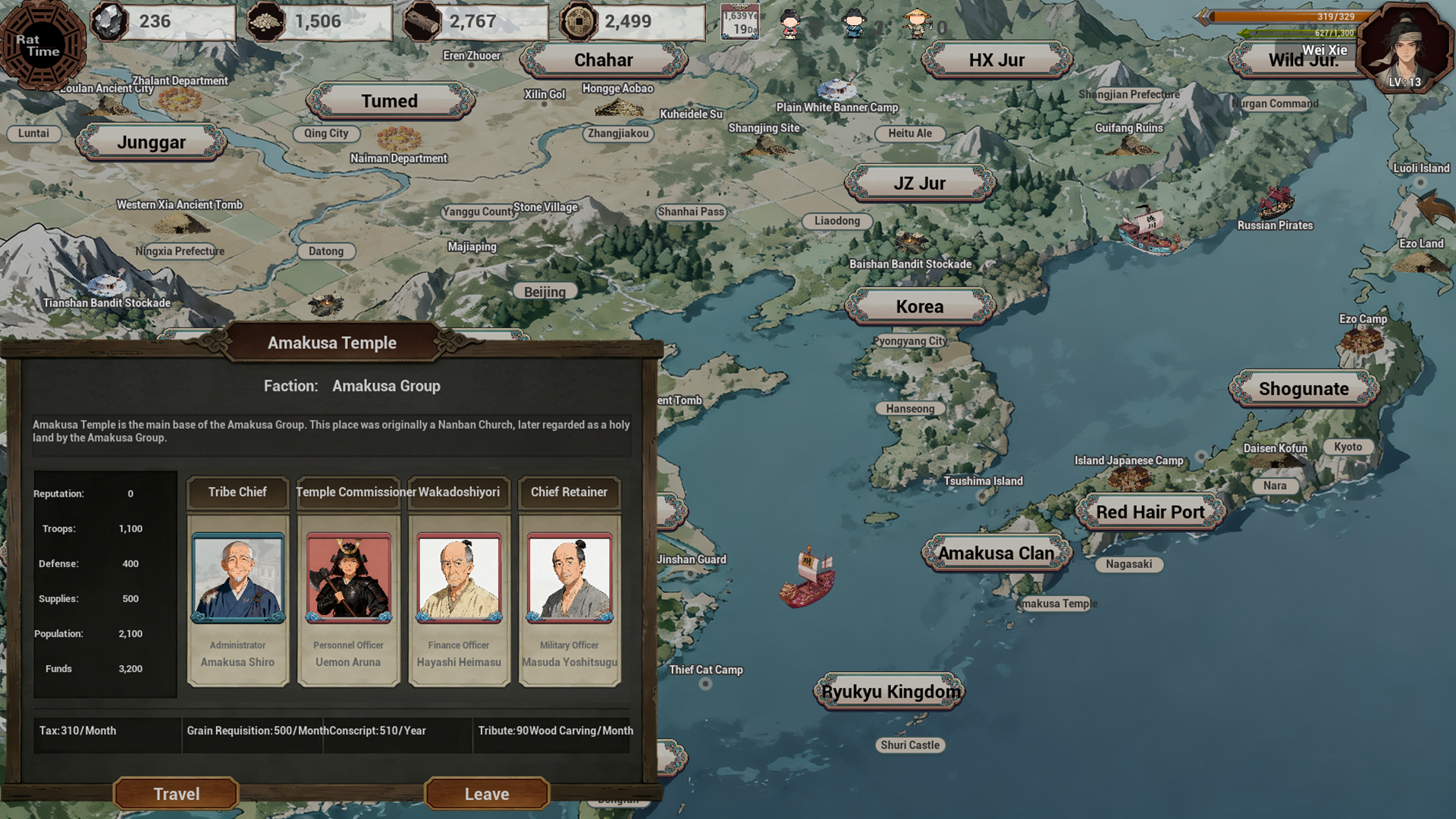Choose Hayashi Heimasu's portrait
The width and height of the screenshot is (1456, 819).
pyautogui.click(x=459, y=578)
